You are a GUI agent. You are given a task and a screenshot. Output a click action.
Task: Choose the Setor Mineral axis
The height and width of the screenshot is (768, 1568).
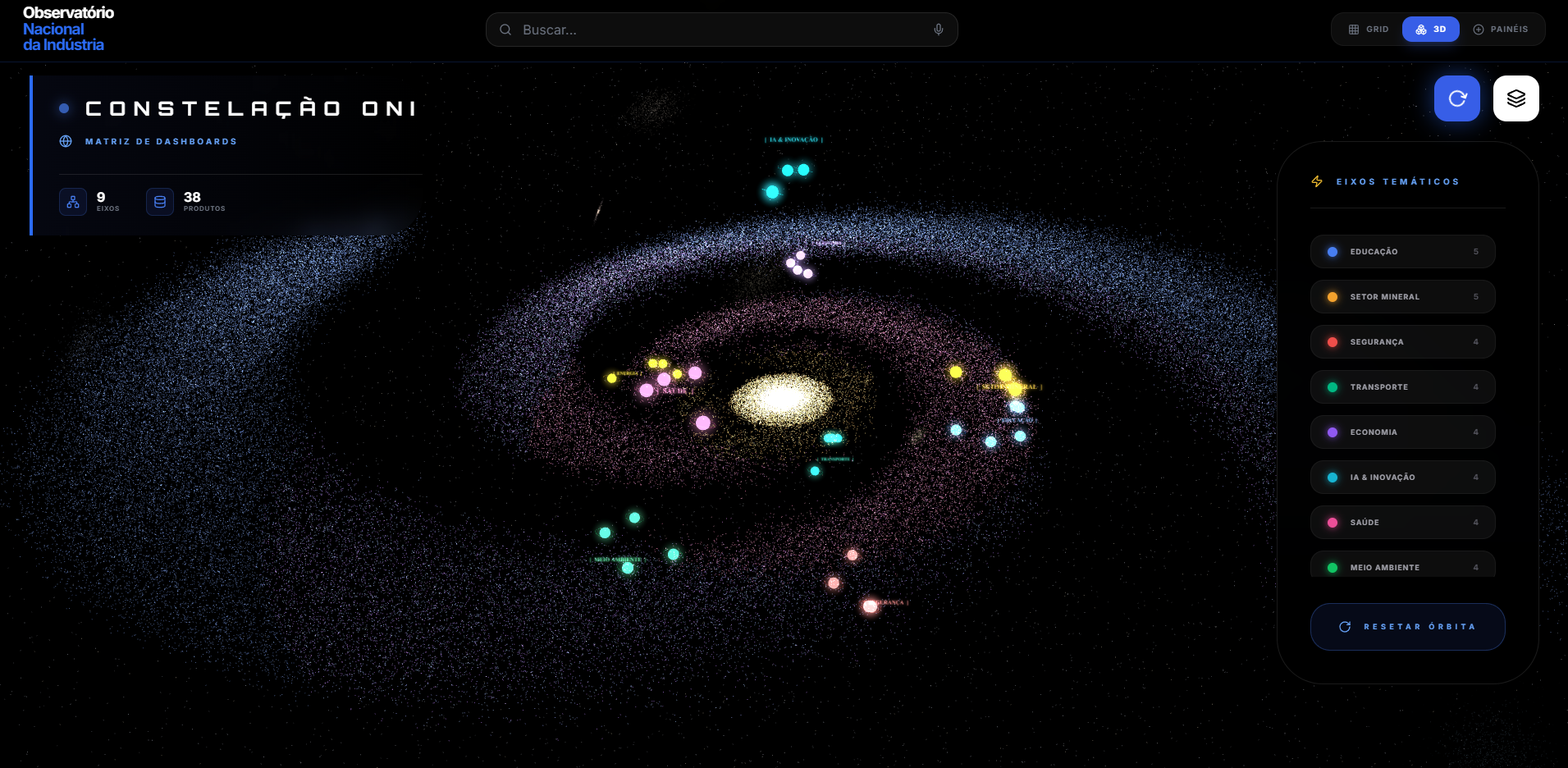point(1402,297)
